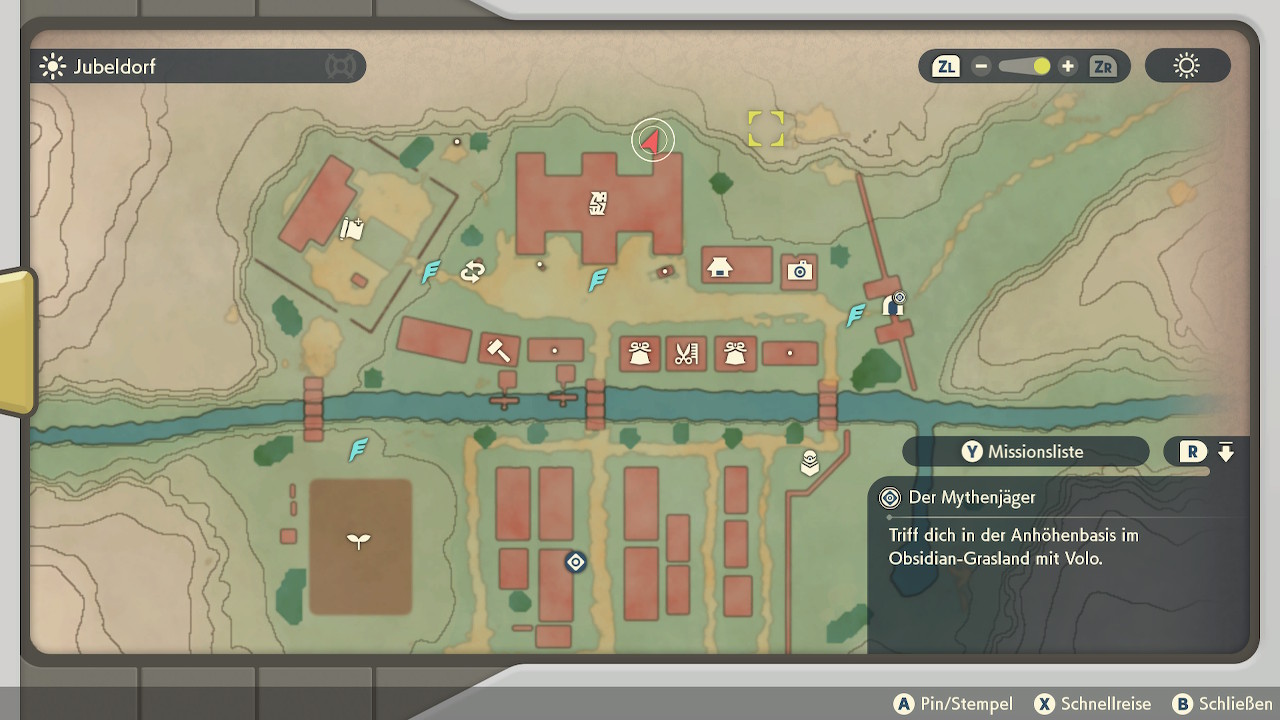Open the Missionsliste mission list
1280x720 pixels.
click(1024, 452)
